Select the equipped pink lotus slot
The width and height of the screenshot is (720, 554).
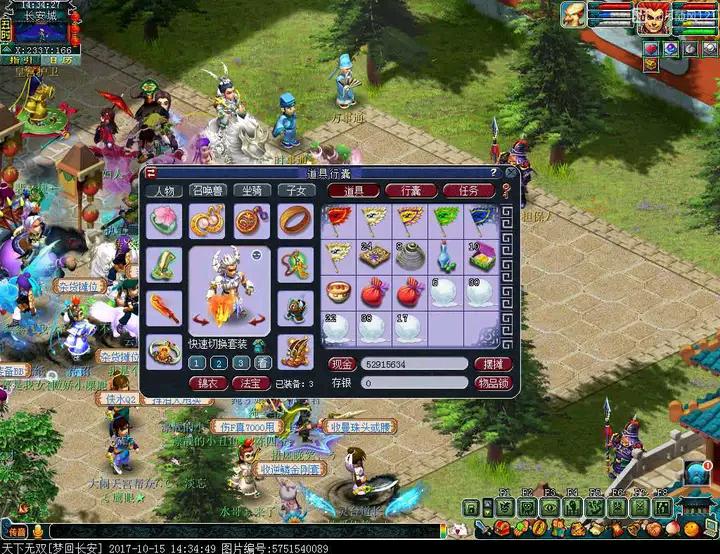coord(164,219)
